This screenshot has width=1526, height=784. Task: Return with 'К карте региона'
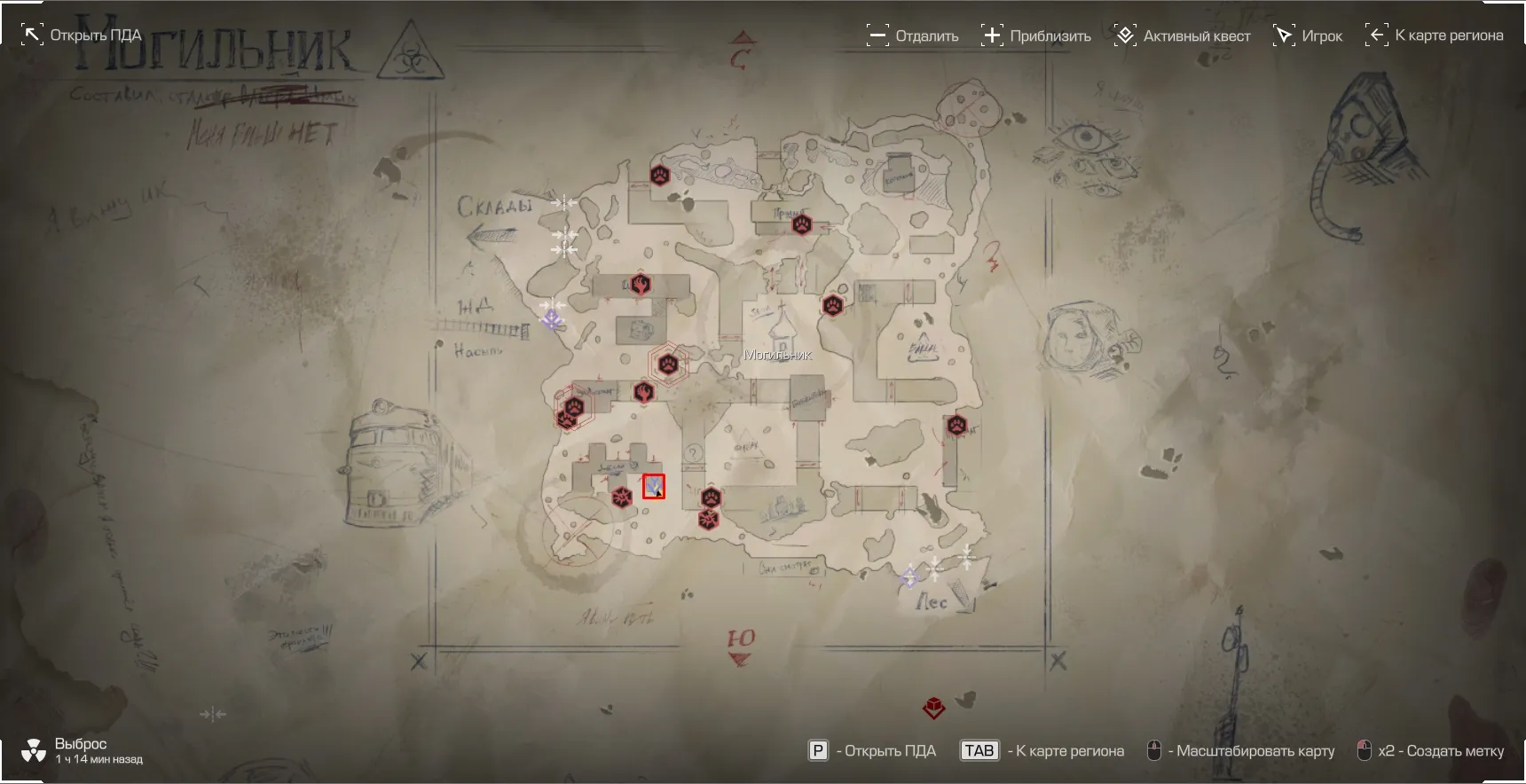(x=1435, y=35)
